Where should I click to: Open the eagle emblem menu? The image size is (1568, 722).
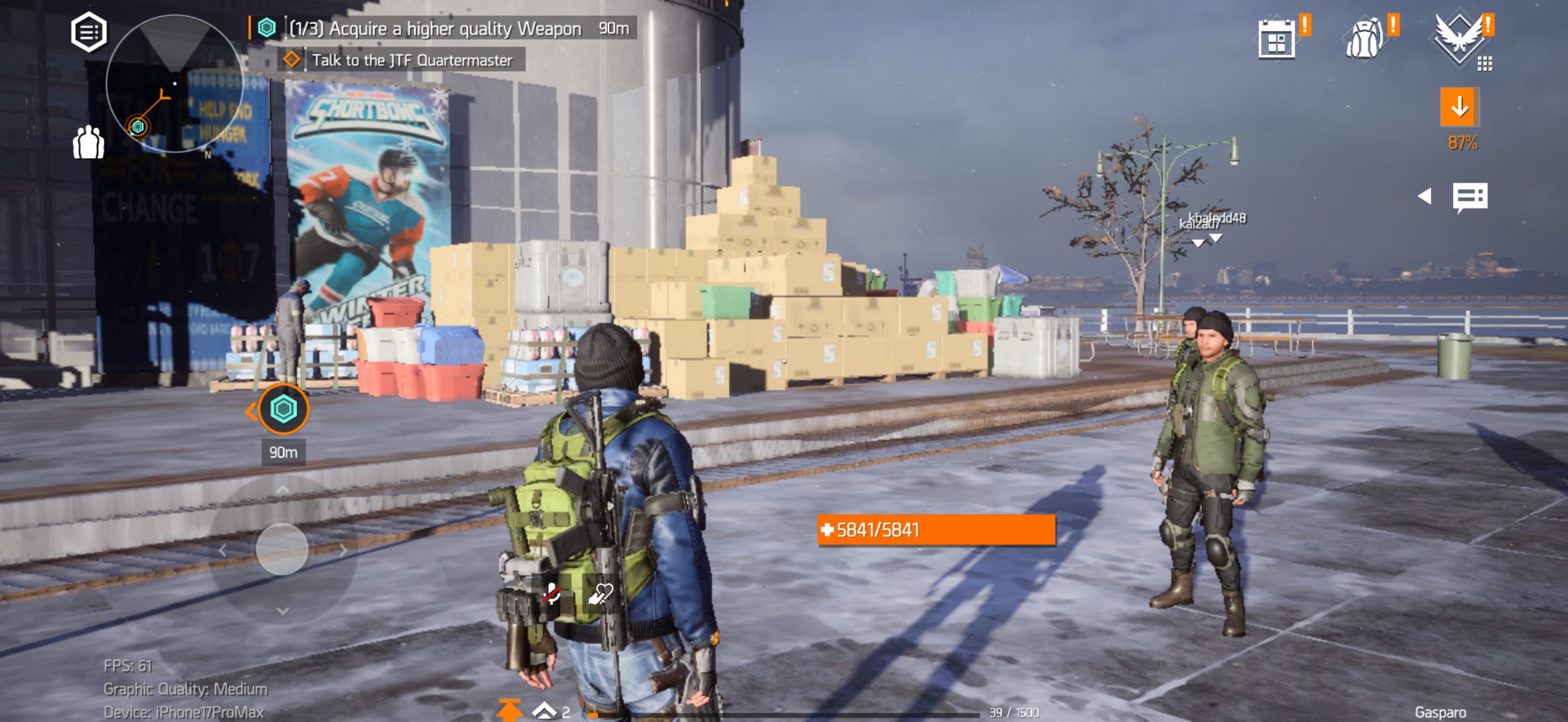1459,38
